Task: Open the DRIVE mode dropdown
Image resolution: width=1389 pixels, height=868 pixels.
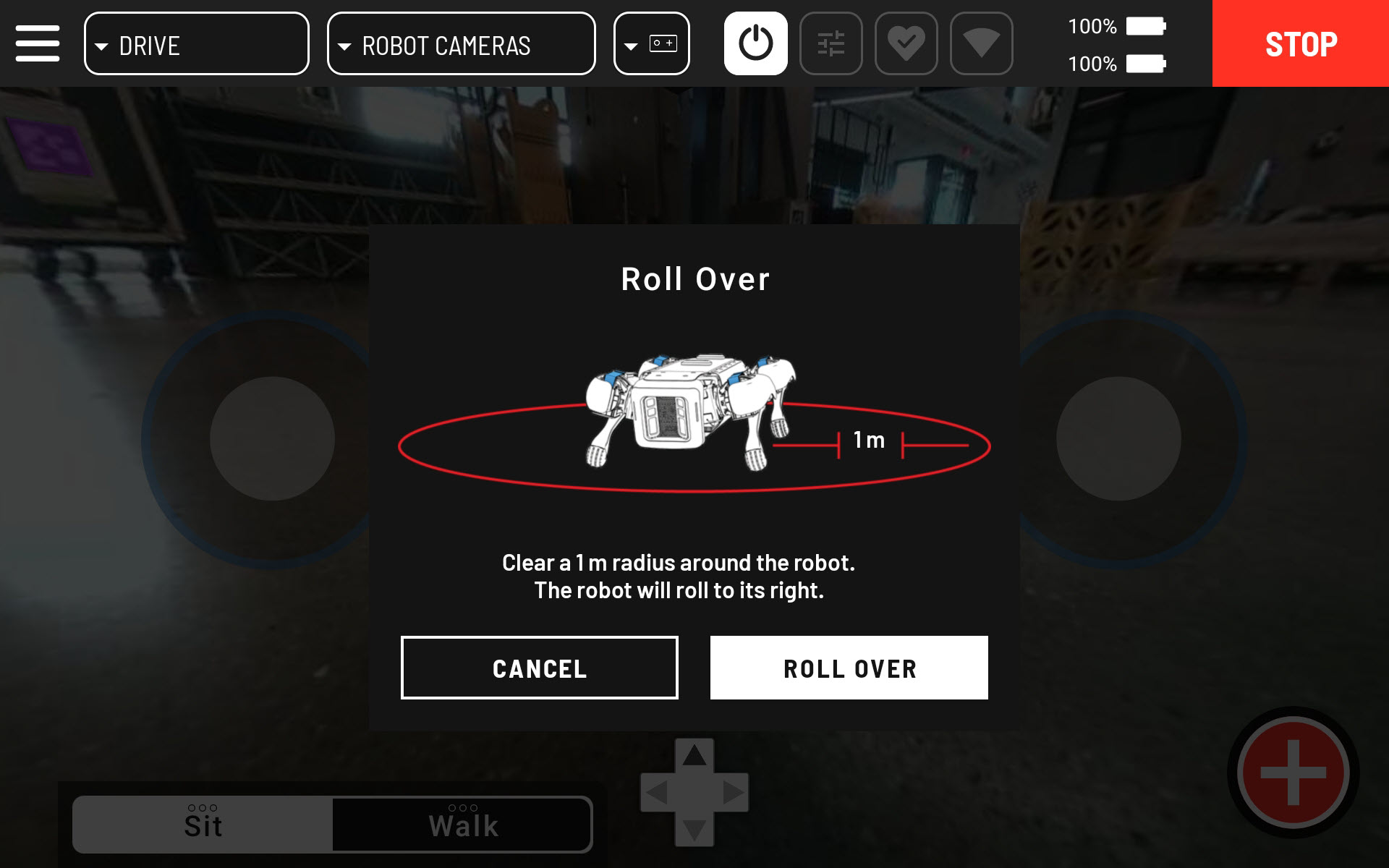Action: 196,43
